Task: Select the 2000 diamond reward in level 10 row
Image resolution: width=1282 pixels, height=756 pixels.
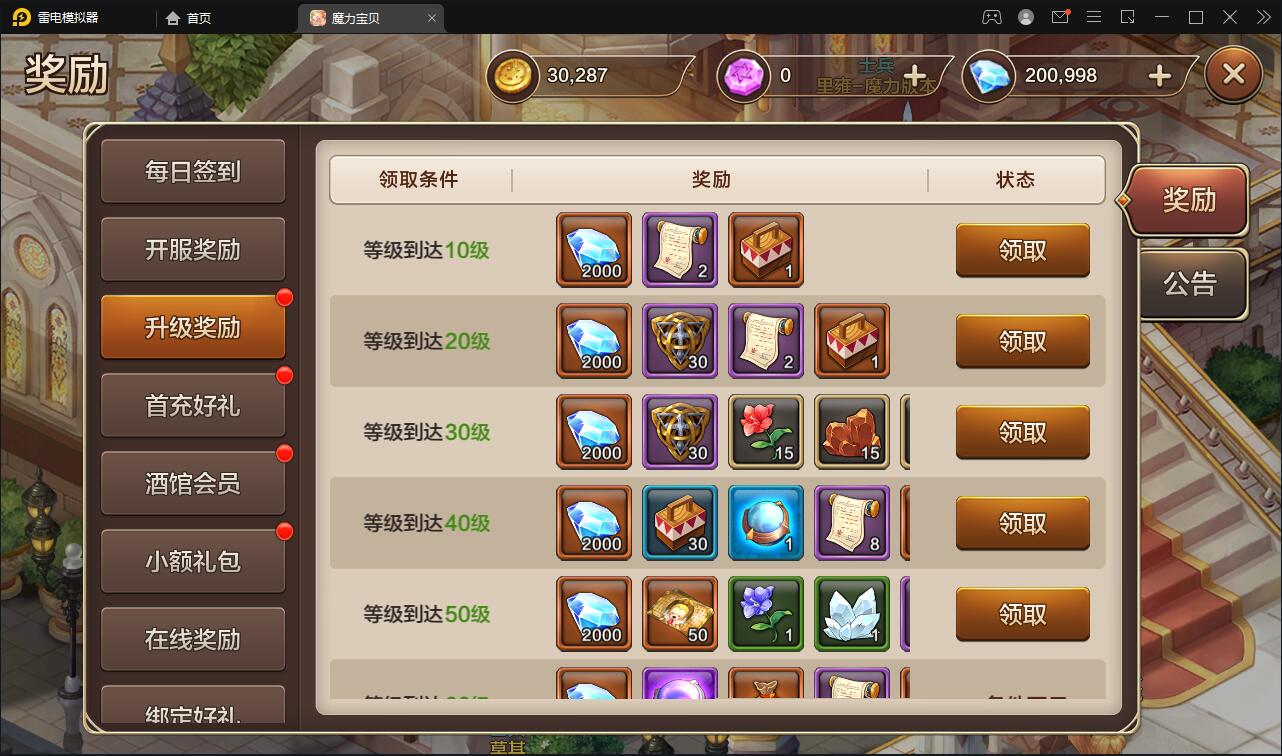Action: pyautogui.click(x=593, y=250)
